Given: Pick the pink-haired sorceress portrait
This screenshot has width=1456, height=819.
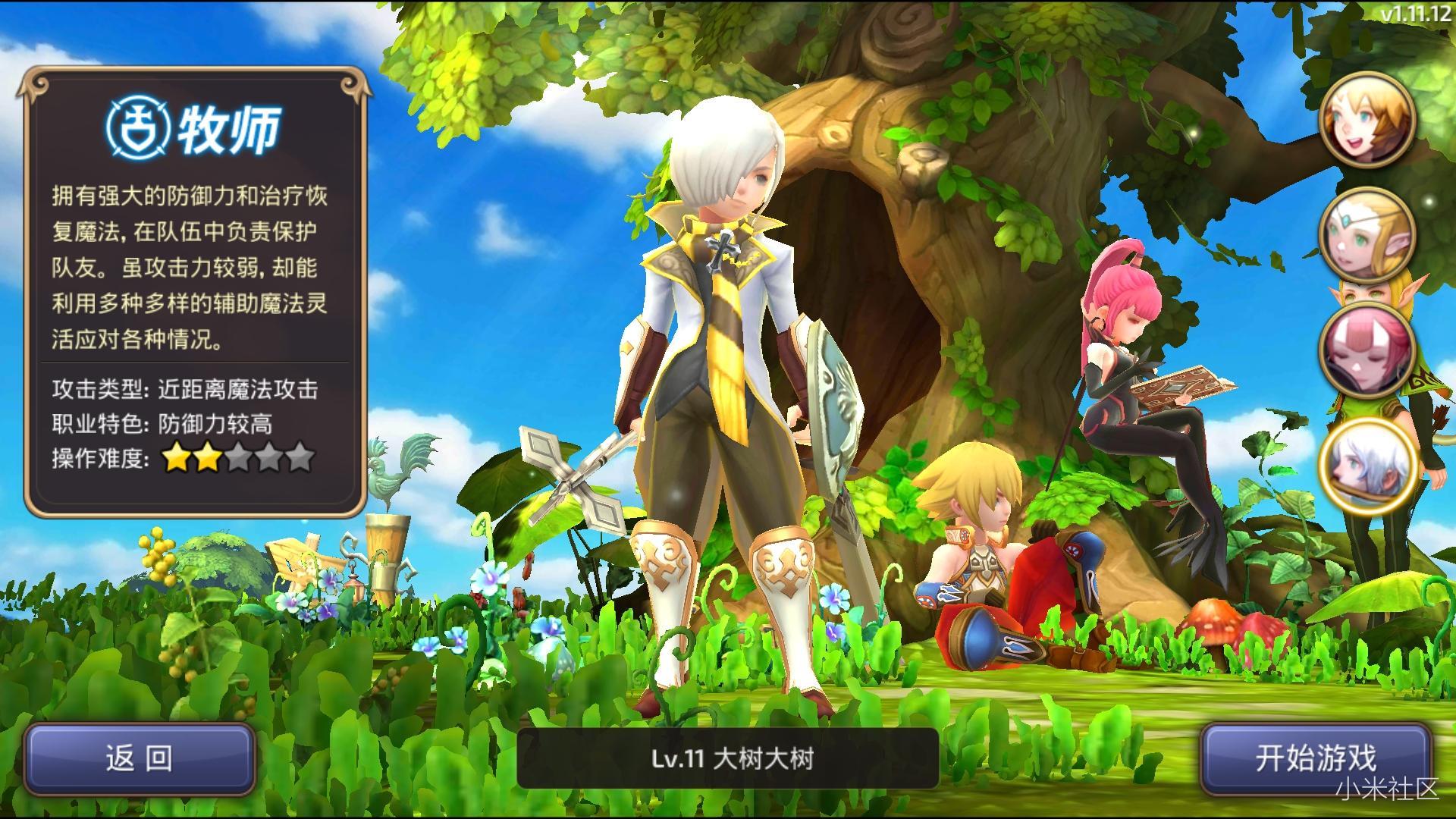Looking at the screenshot, I should 1368,350.
